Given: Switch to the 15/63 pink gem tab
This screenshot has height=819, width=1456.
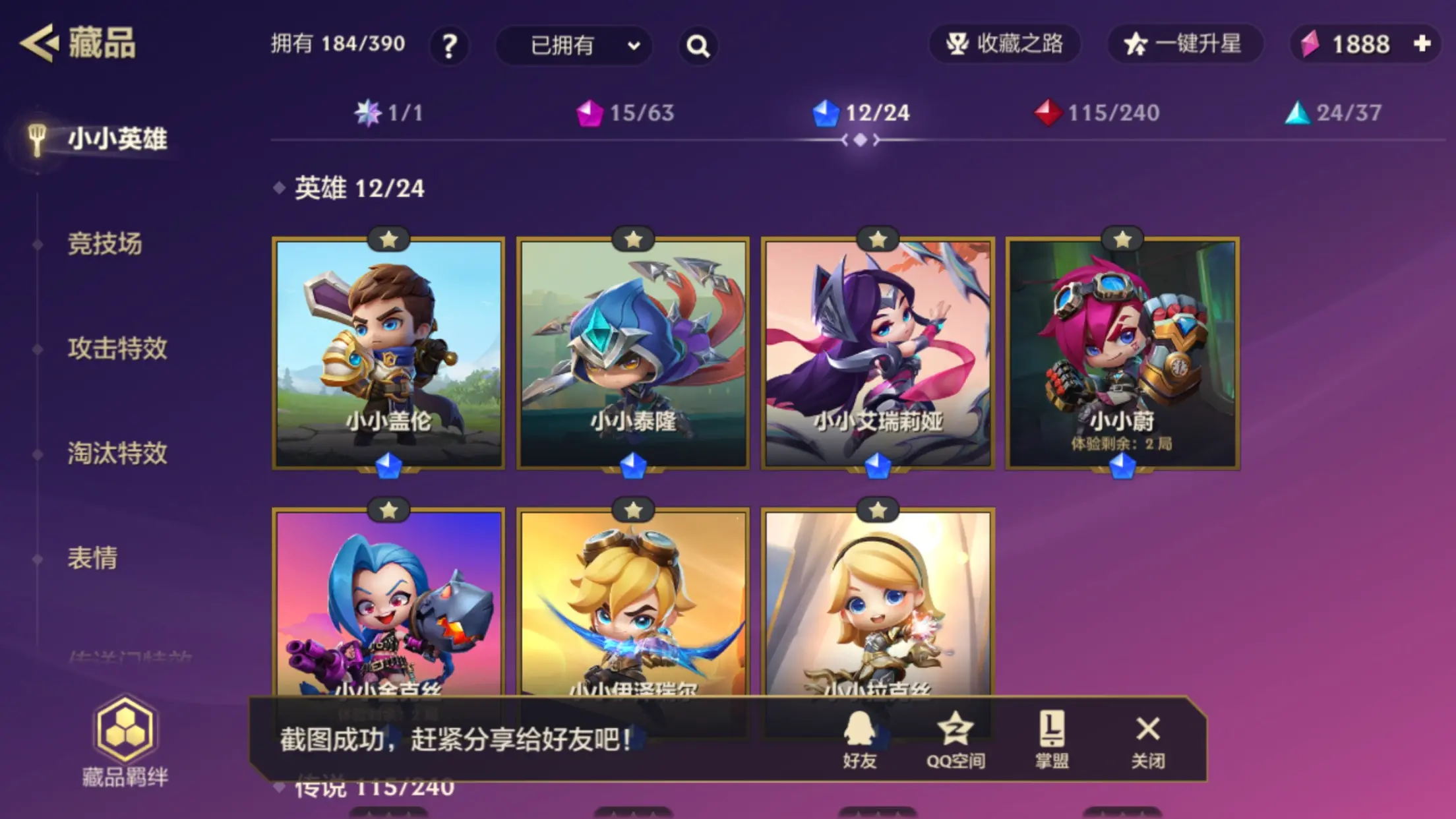Looking at the screenshot, I should [x=625, y=113].
